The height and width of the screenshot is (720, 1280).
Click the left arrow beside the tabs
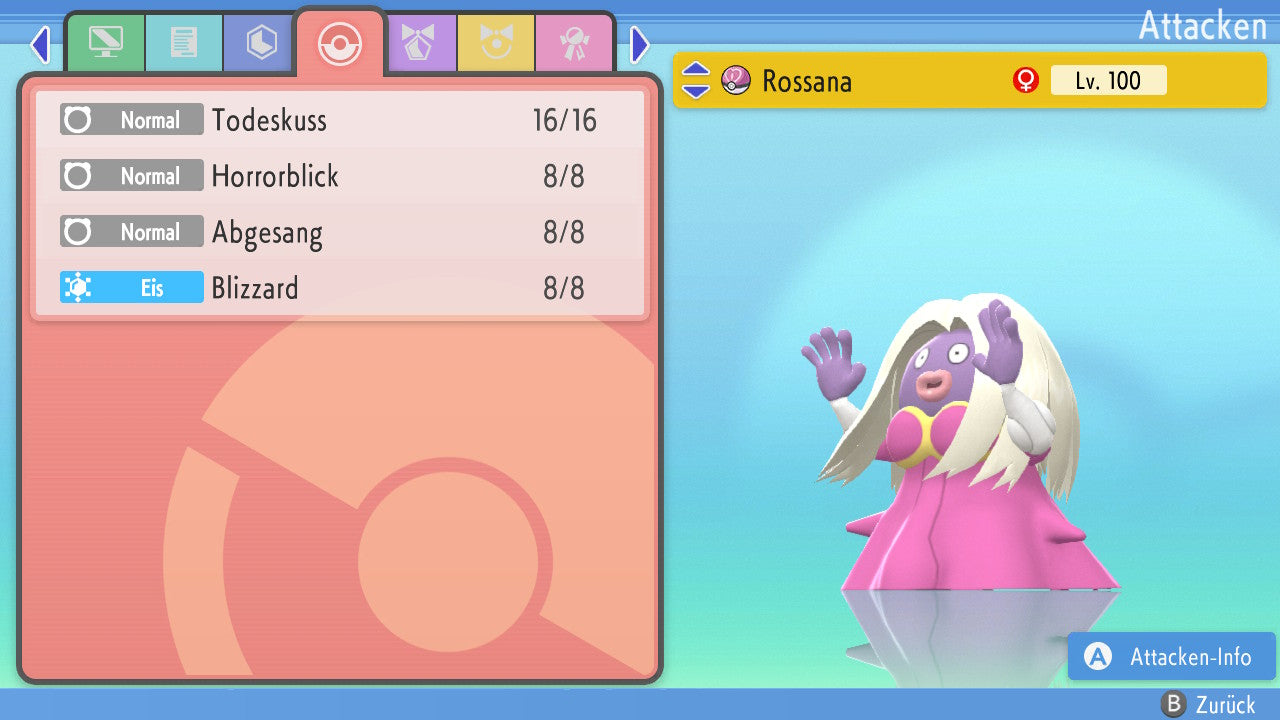(39, 45)
